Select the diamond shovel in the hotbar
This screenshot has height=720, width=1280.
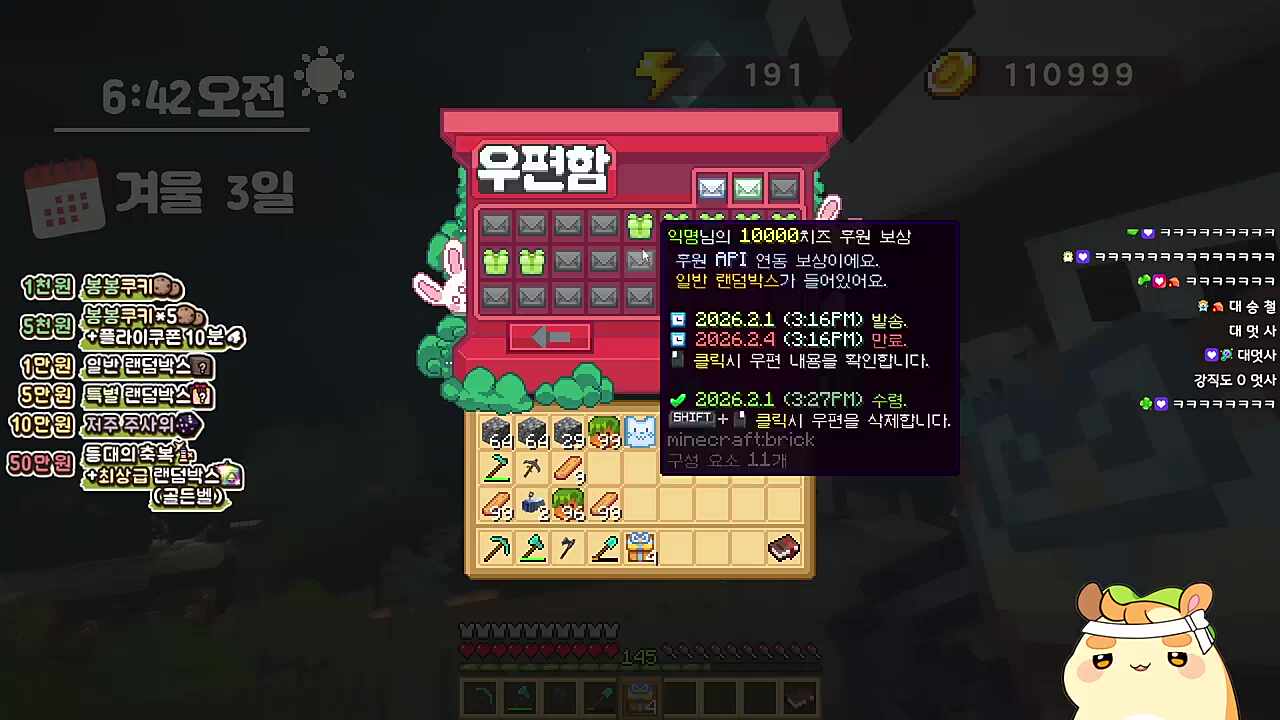(x=604, y=547)
